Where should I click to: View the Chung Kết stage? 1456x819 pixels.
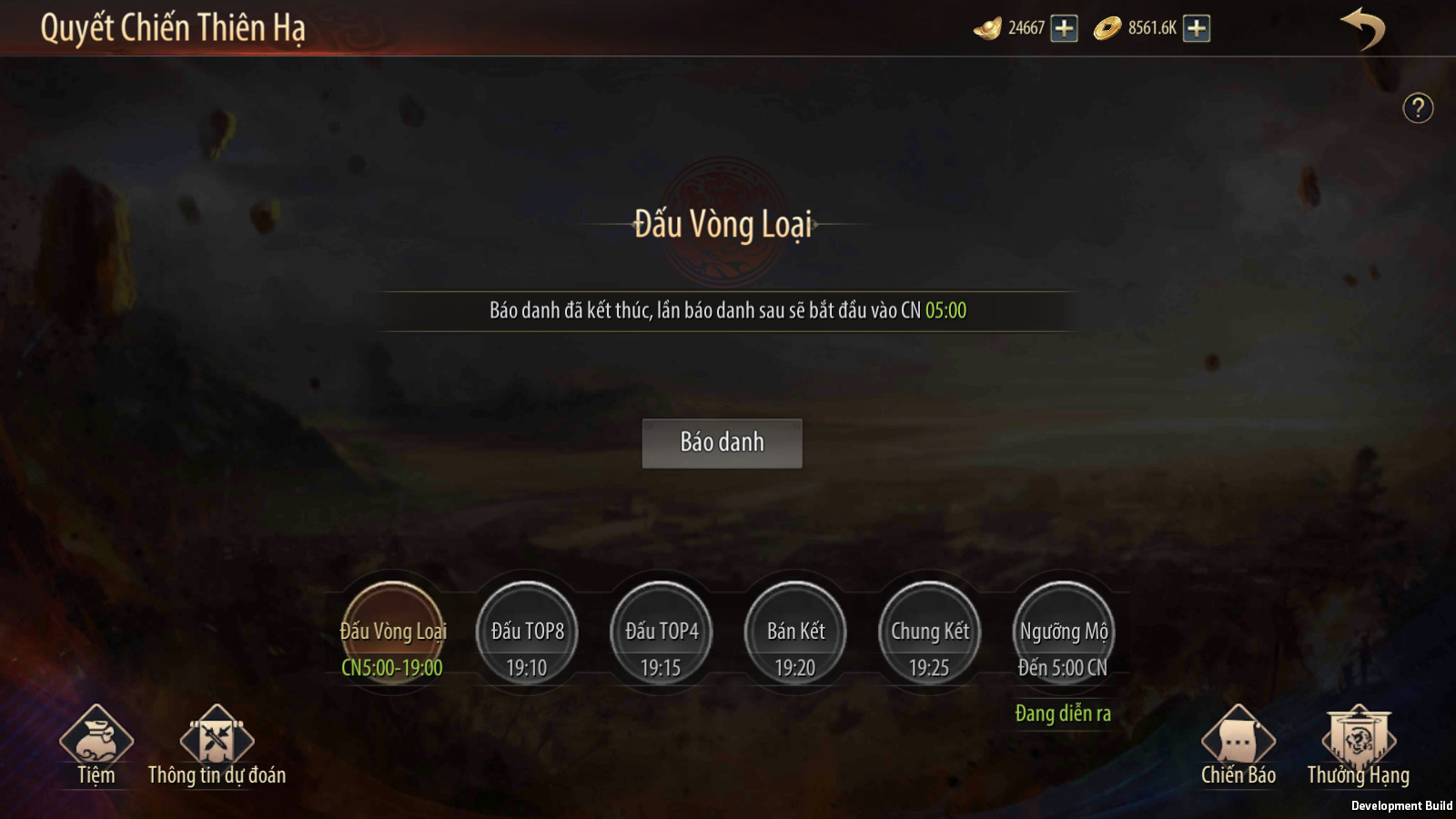pyautogui.click(x=929, y=634)
